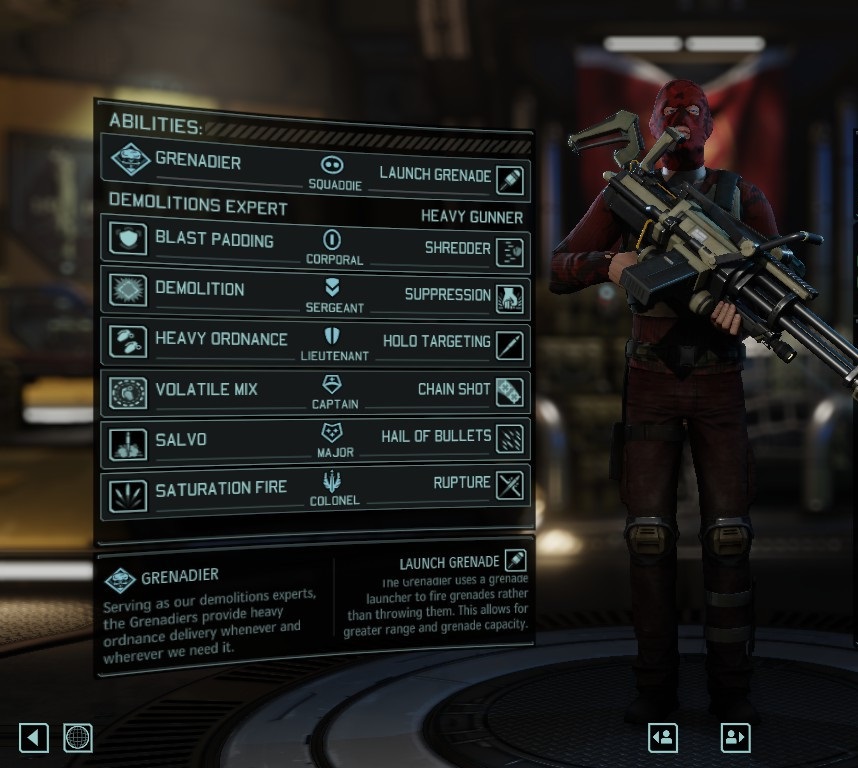The height and width of the screenshot is (768, 858).
Task: Switch to the next soldier
Action: pyautogui.click(x=735, y=738)
